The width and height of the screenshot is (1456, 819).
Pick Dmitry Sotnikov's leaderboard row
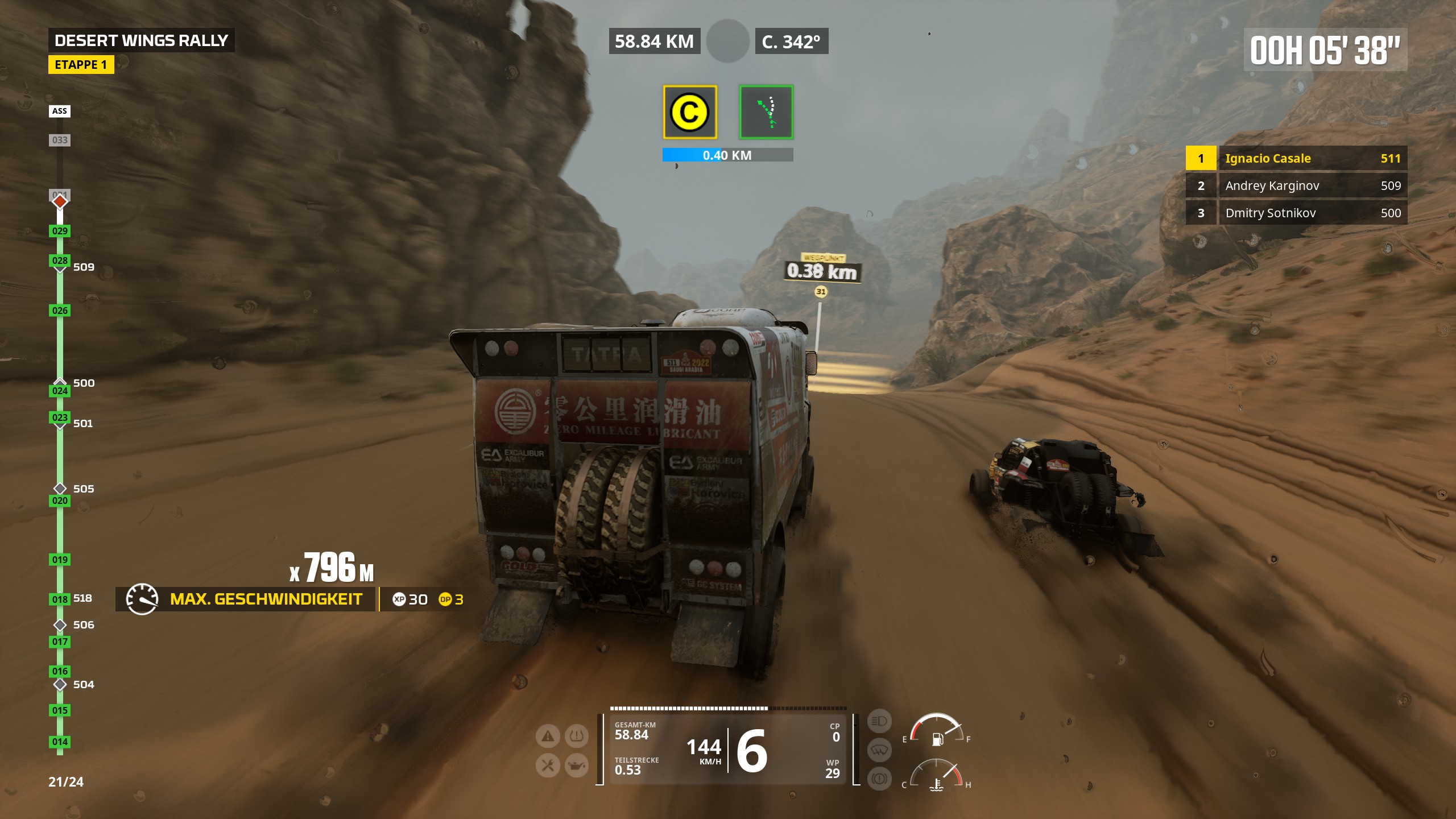[x=1296, y=213]
